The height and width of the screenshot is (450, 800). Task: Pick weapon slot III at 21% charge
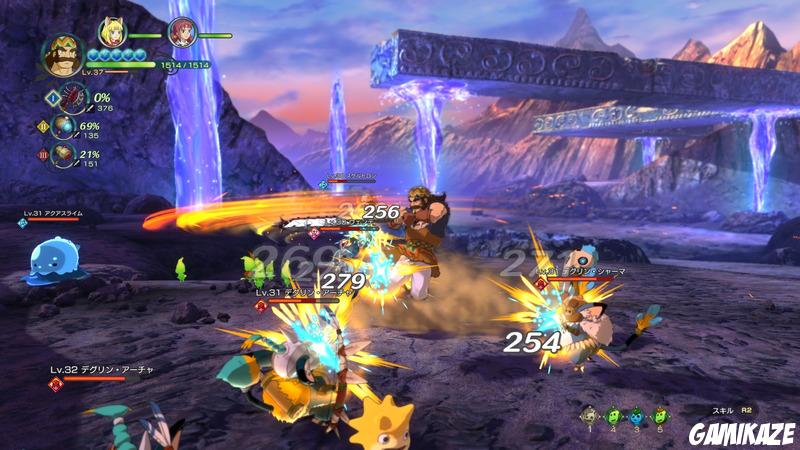click(x=66, y=157)
